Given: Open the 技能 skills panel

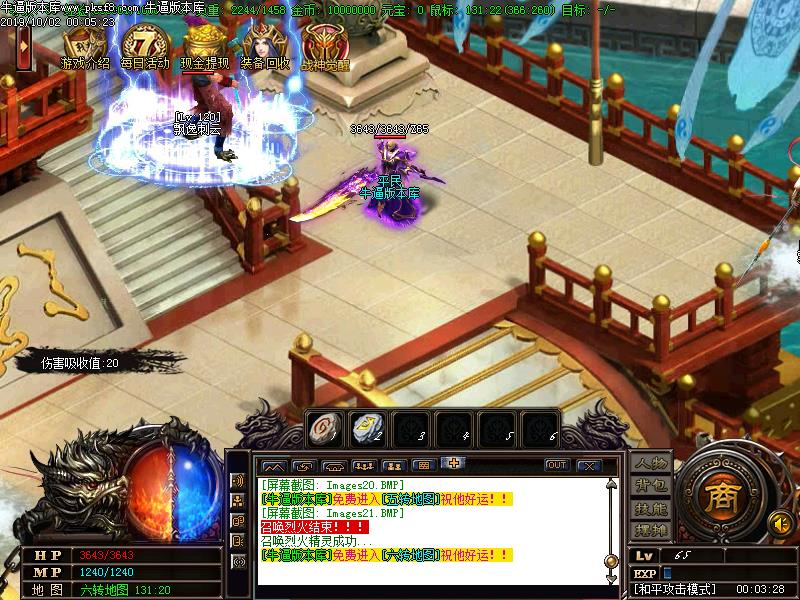Looking at the screenshot, I should coord(651,508).
